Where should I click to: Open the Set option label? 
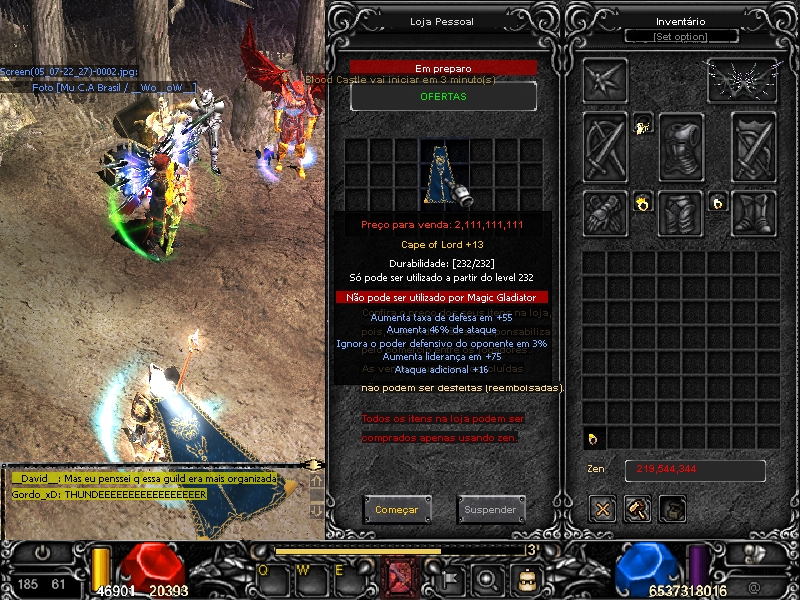[680, 37]
